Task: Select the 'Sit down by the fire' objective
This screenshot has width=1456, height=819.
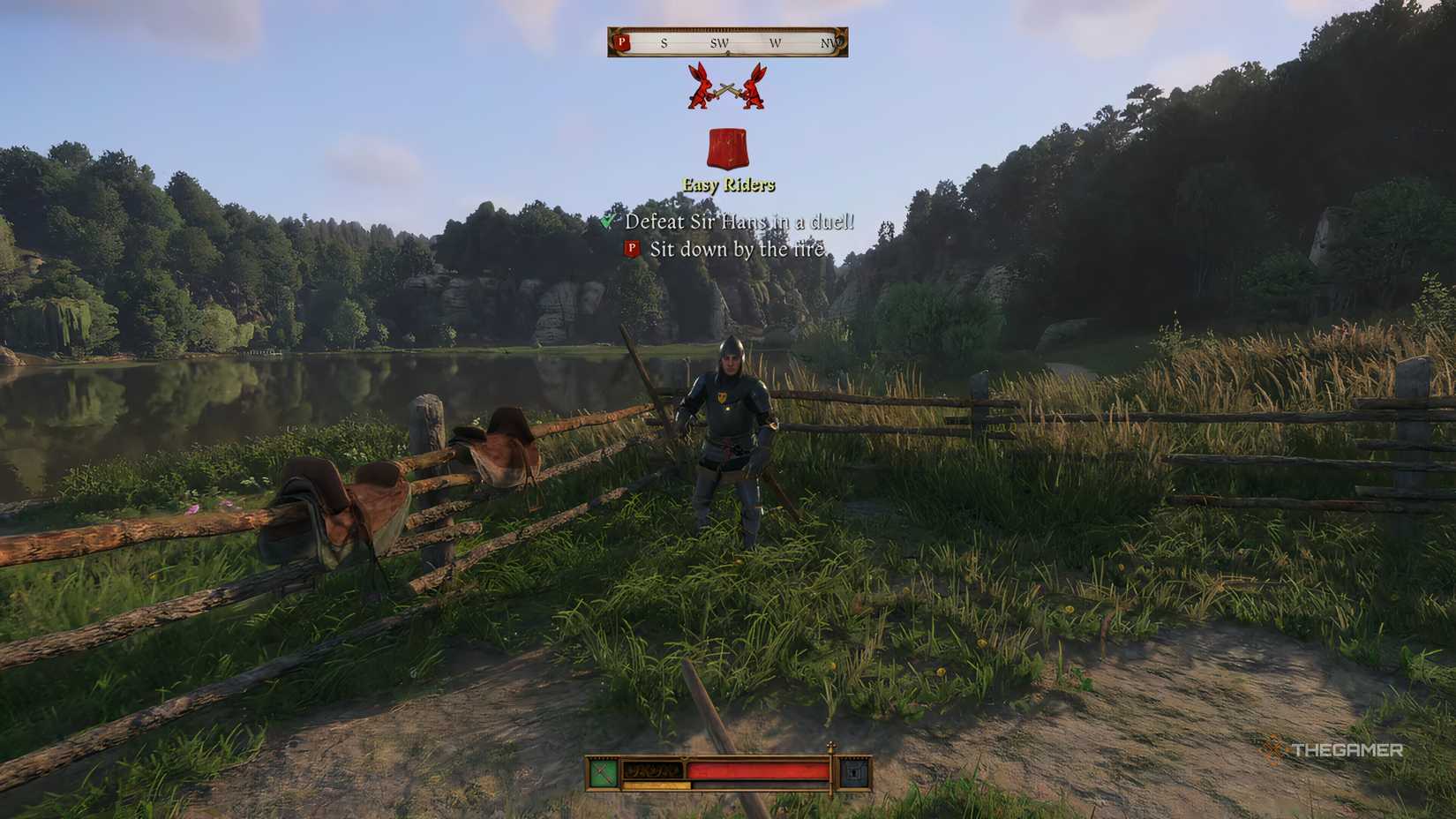Action: coord(737,250)
